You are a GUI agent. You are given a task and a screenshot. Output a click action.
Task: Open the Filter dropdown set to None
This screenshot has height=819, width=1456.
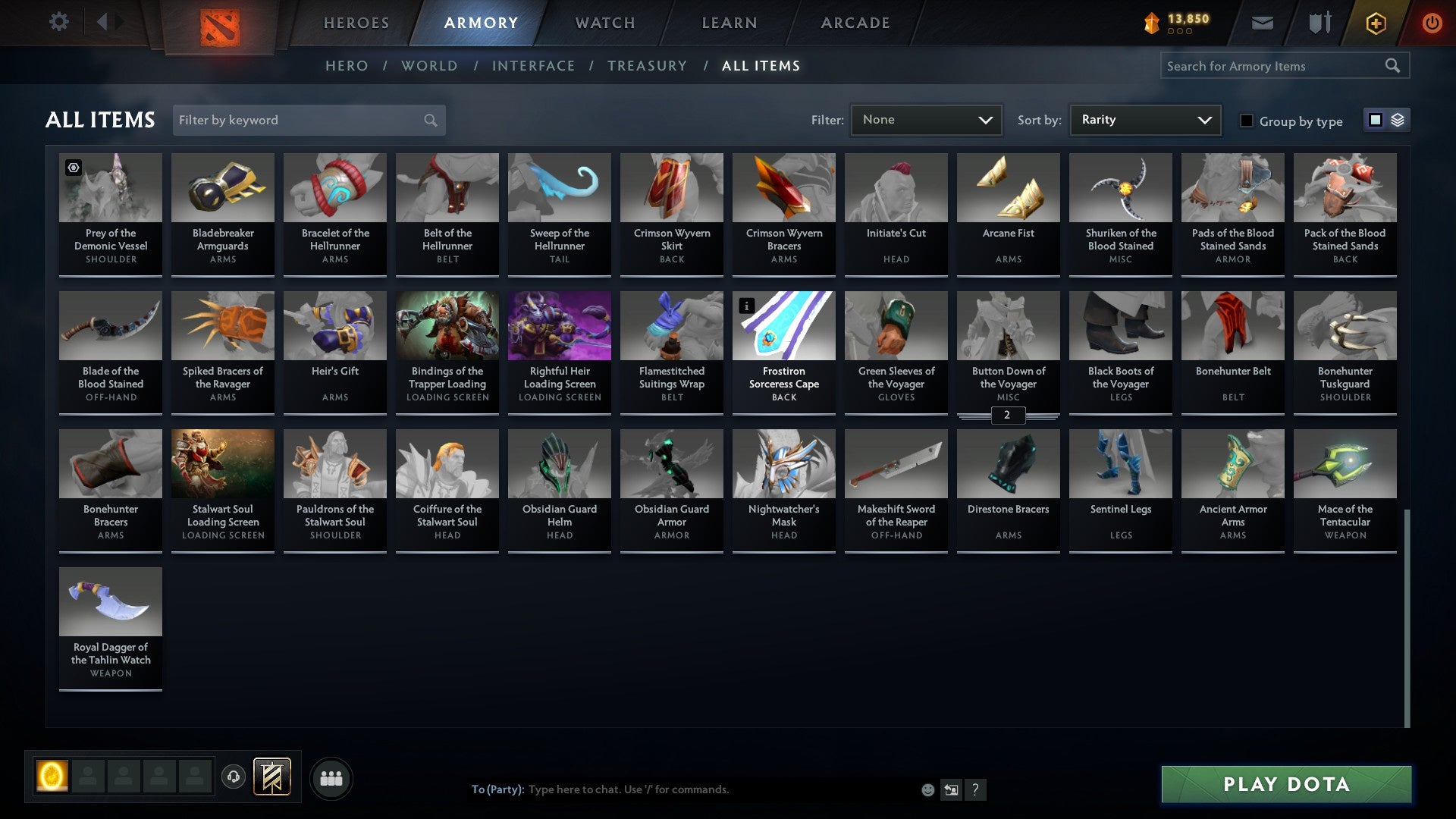pos(927,119)
